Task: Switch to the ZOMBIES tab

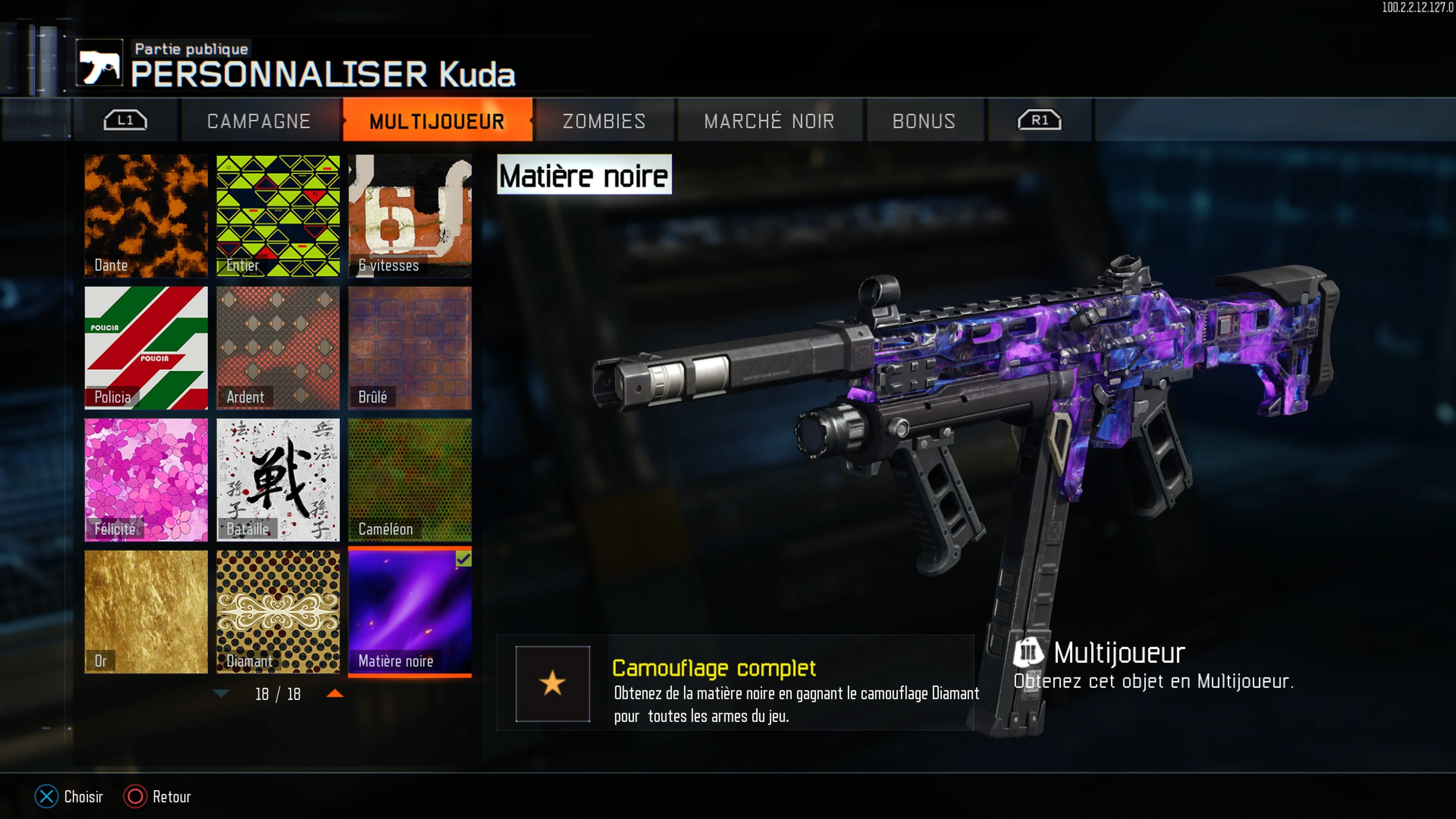Action: [604, 121]
